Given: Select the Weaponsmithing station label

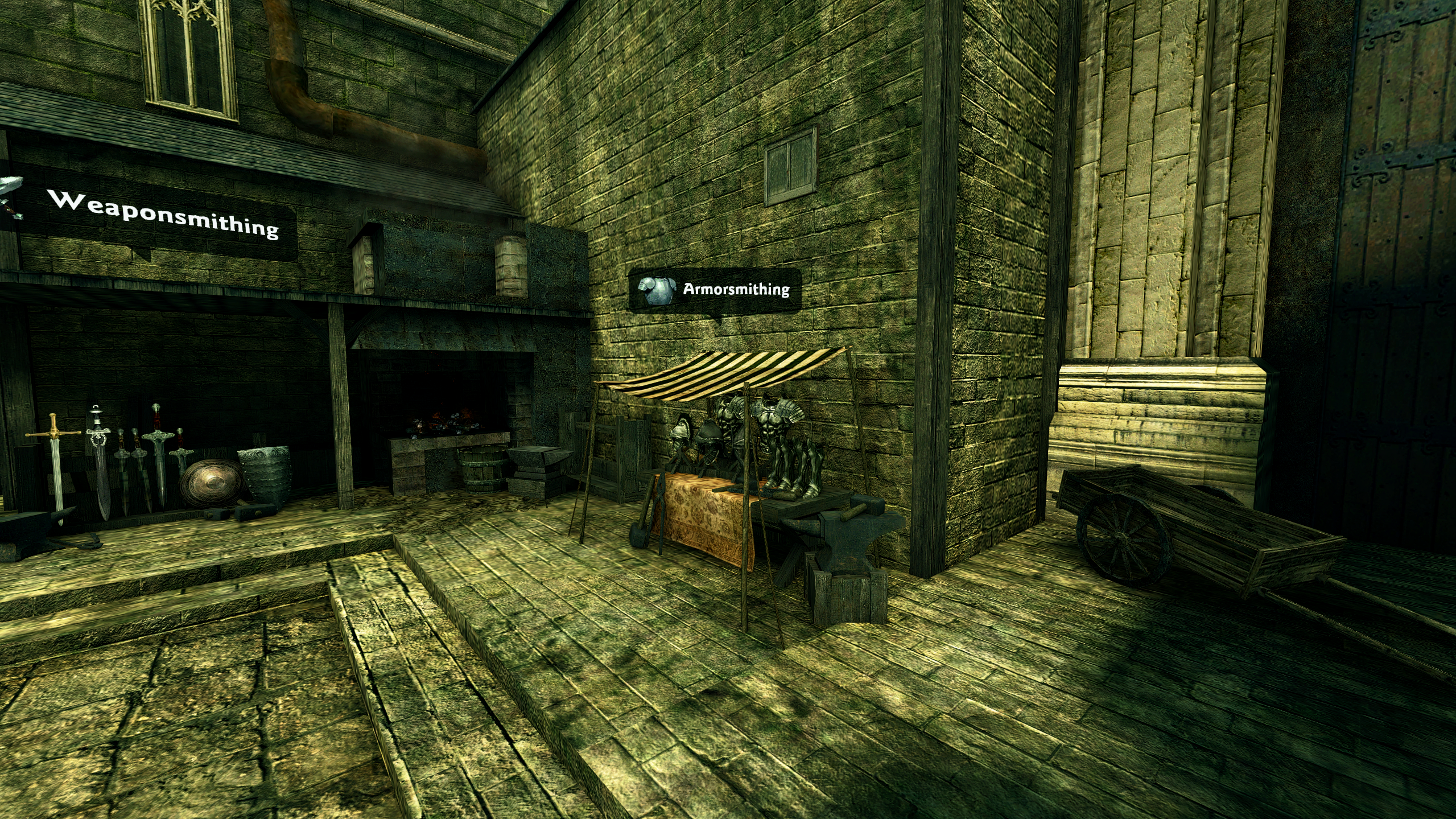Looking at the screenshot, I should click(x=164, y=215).
